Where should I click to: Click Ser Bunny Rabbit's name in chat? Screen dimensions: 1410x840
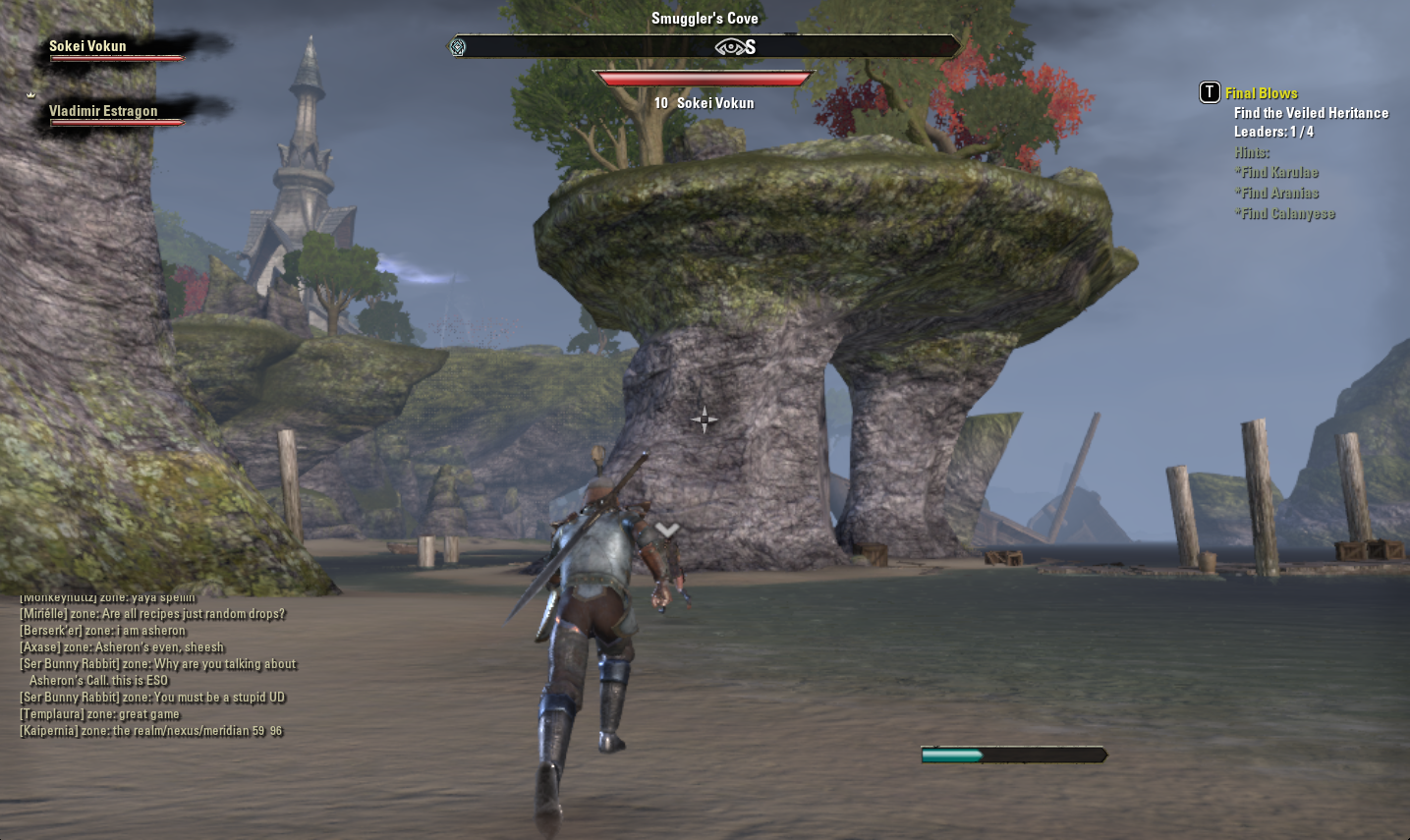[x=69, y=664]
